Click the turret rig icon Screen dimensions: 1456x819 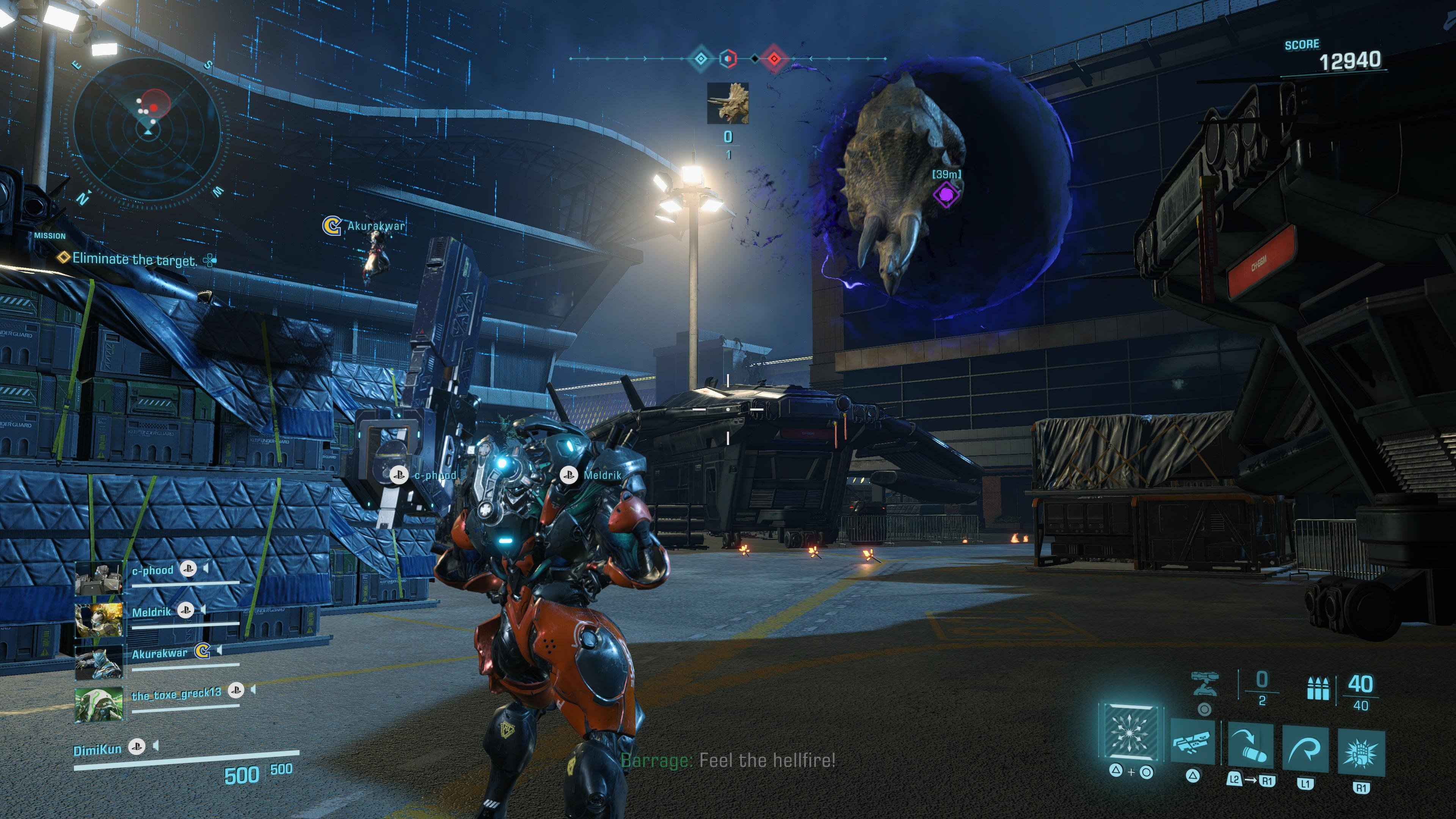click(x=1205, y=683)
